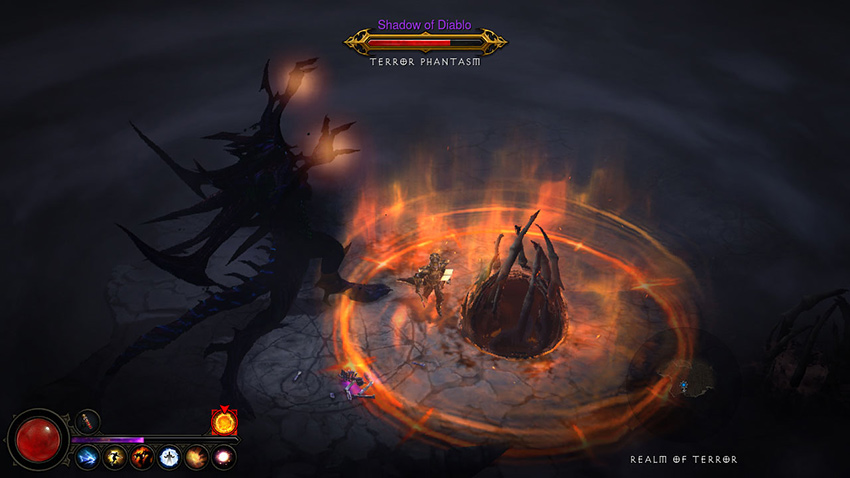Use the orange explosion skill
This screenshot has width=850, height=478.
(195, 457)
